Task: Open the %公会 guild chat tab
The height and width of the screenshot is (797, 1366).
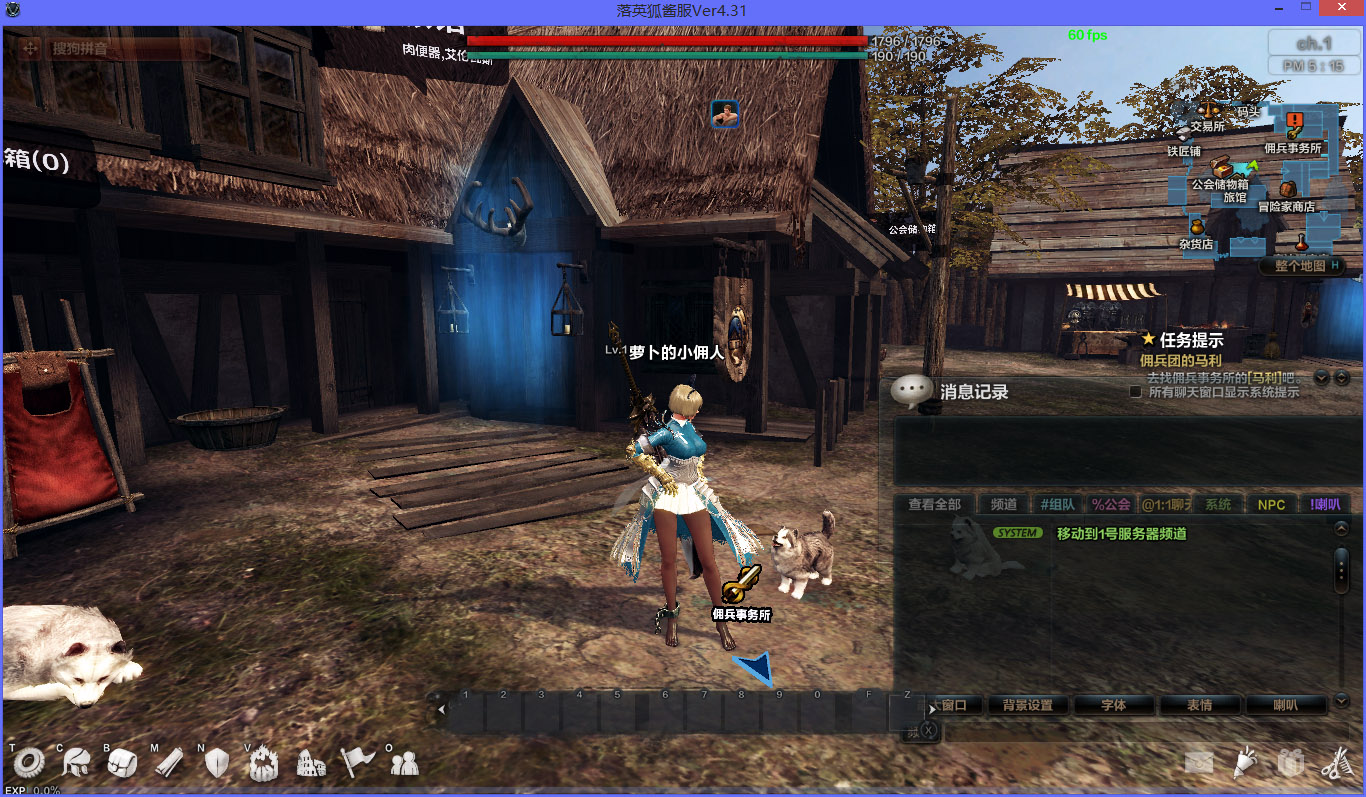Action: pyautogui.click(x=1110, y=505)
